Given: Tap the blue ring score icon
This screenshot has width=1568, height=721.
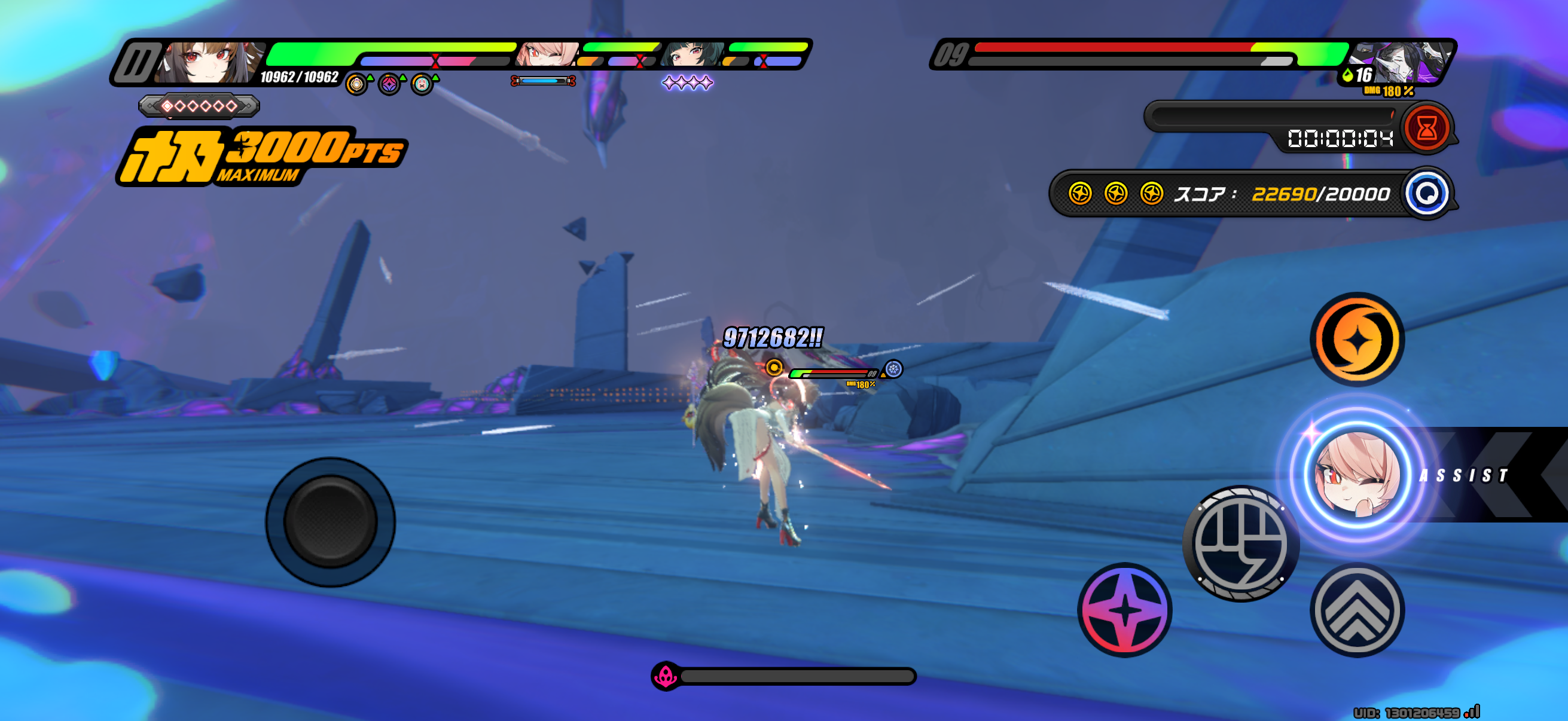Looking at the screenshot, I should pyautogui.click(x=1426, y=194).
